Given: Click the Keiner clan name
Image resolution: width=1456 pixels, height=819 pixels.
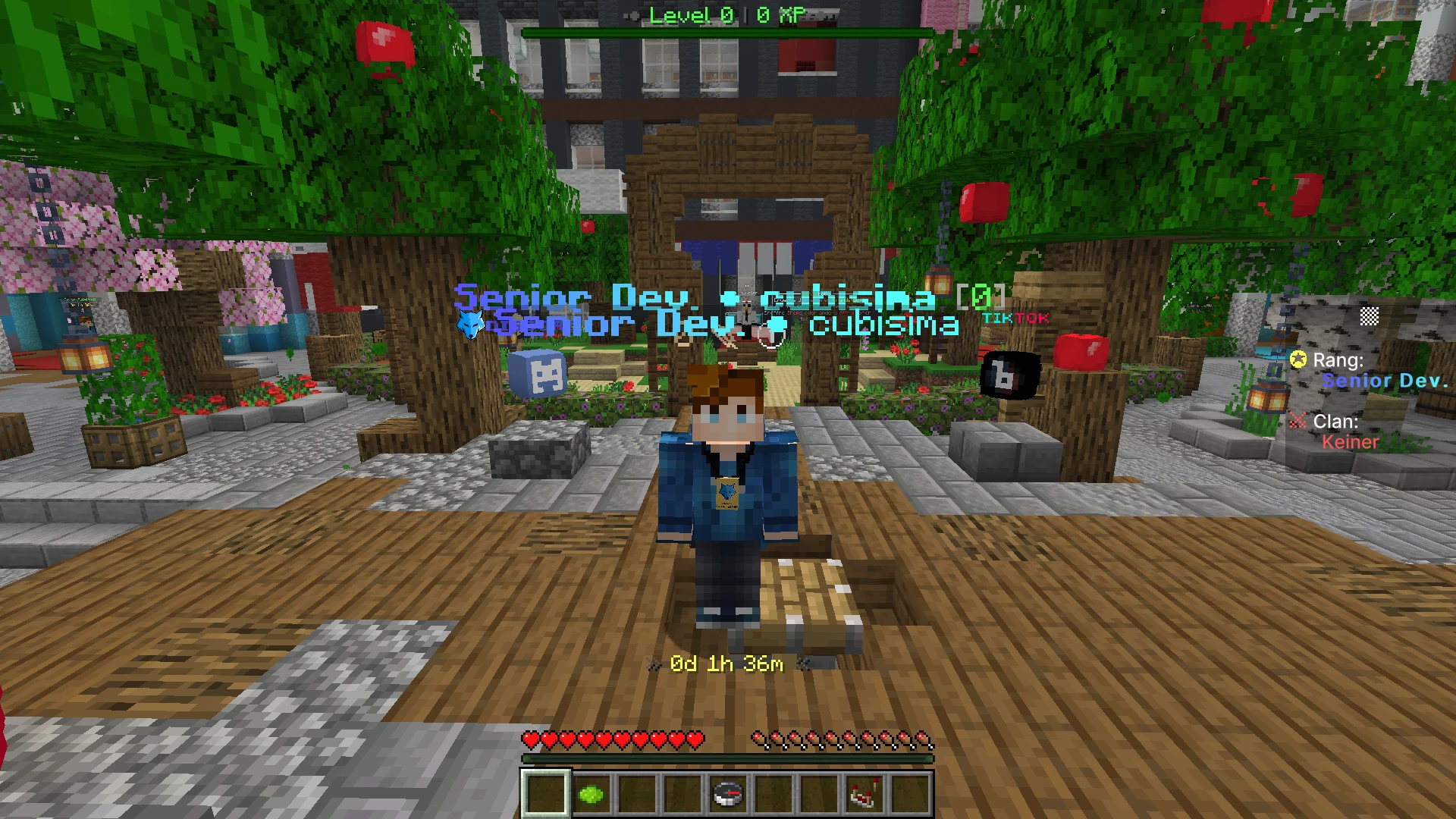Looking at the screenshot, I should click(x=1351, y=442).
